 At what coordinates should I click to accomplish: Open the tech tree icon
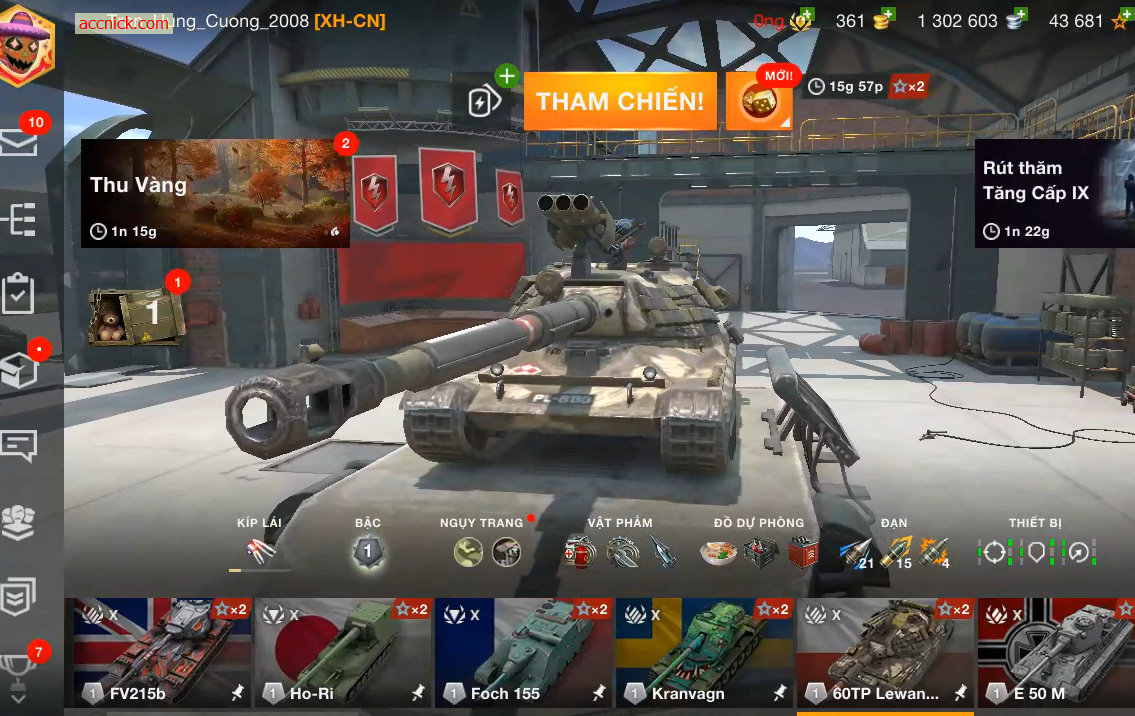(x=19, y=218)
